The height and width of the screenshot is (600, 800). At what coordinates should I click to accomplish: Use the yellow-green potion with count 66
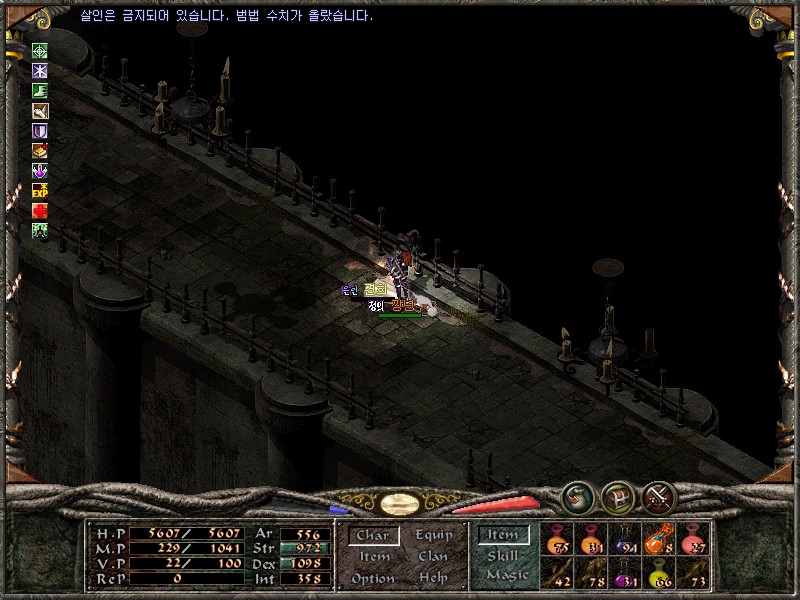pyautogui.click(x=660, y=574)
